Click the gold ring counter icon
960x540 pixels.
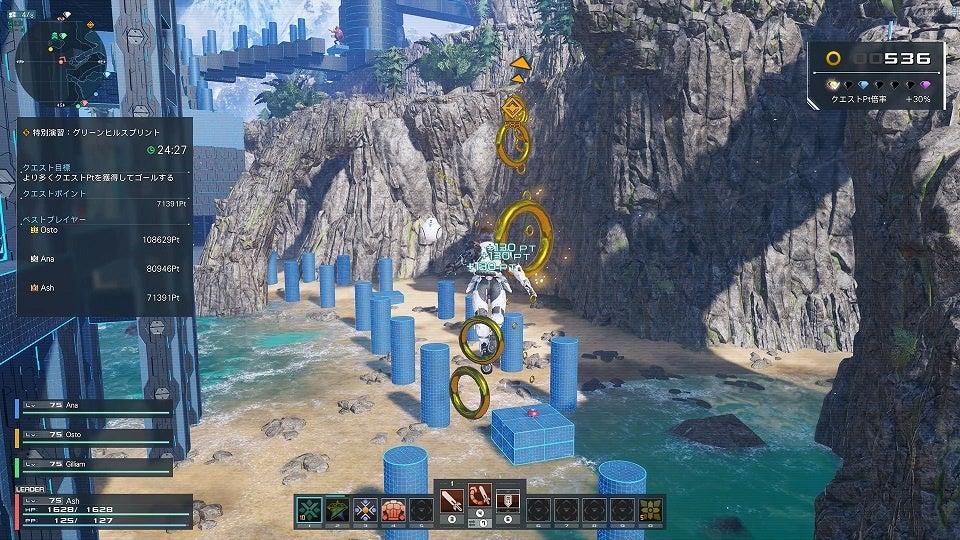(833, 59)
